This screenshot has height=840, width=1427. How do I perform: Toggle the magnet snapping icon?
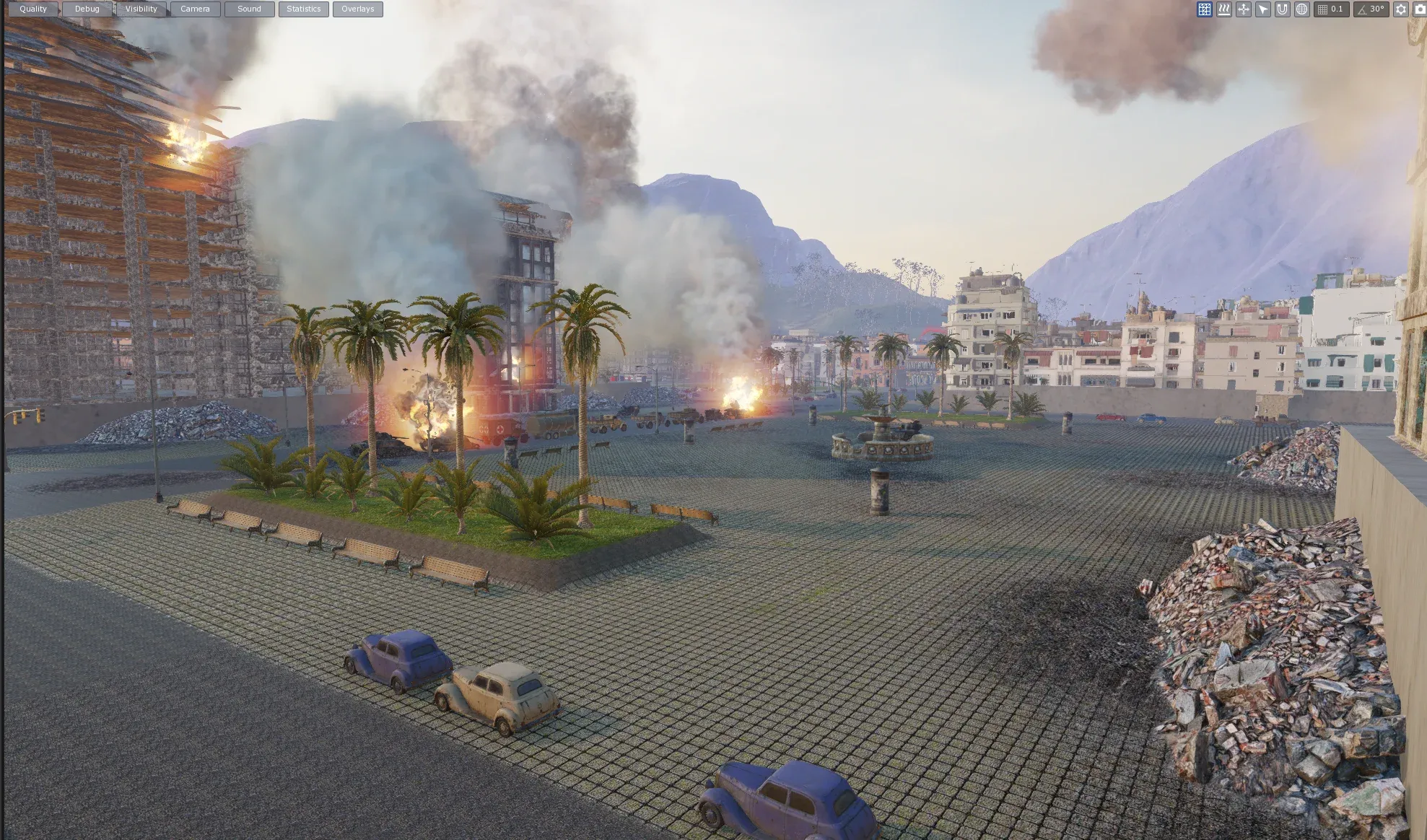(x=1282, y=9)
